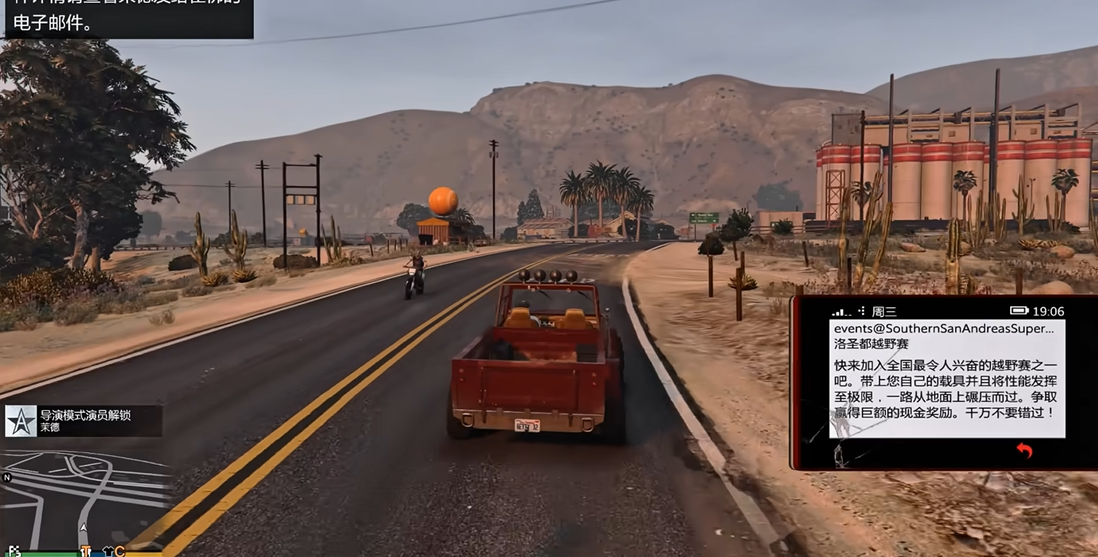
Task: Click the star icon in the unlock notification
Action: [x=21, y=421]
